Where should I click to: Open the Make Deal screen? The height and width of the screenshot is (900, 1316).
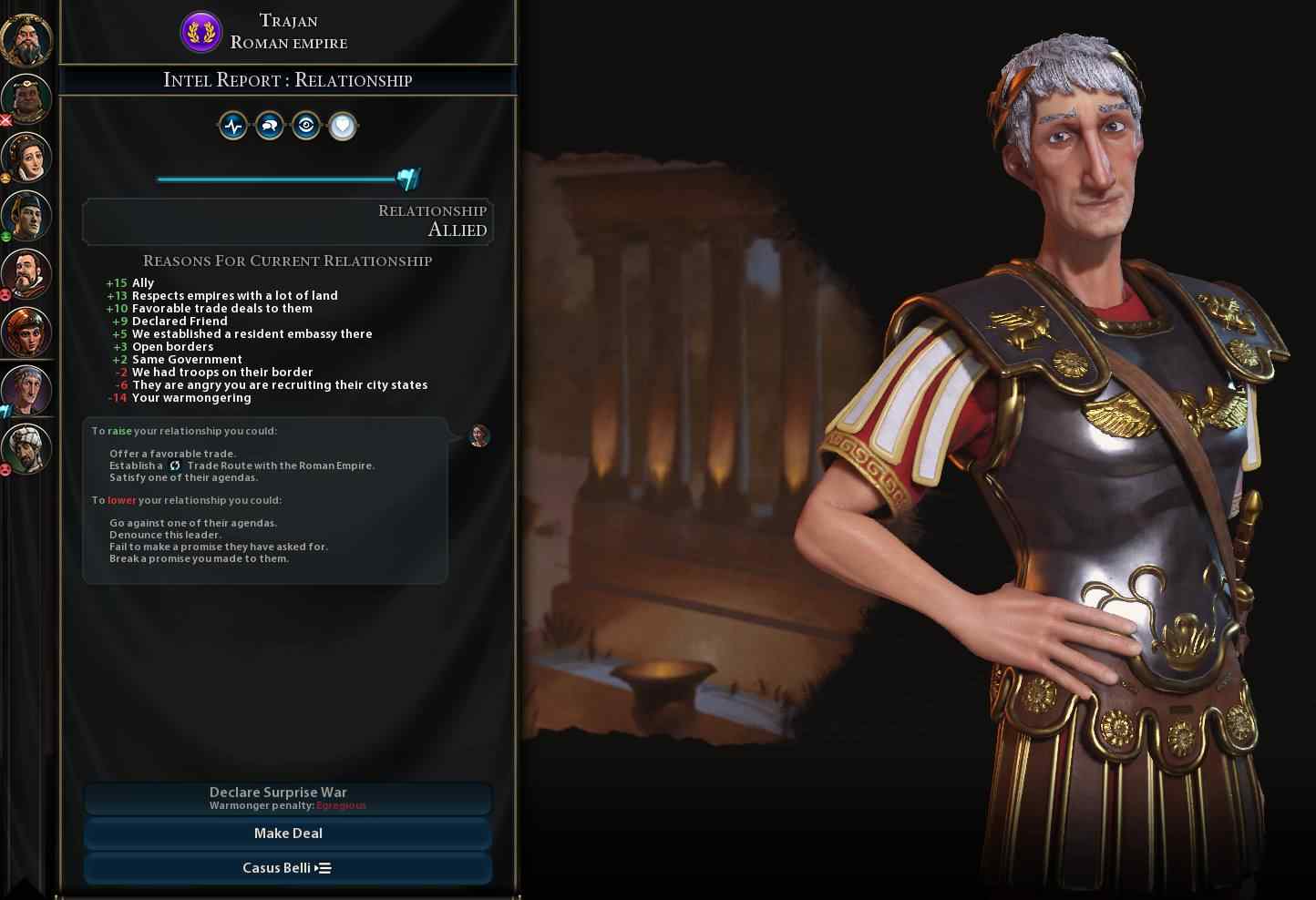pos(287,833)
